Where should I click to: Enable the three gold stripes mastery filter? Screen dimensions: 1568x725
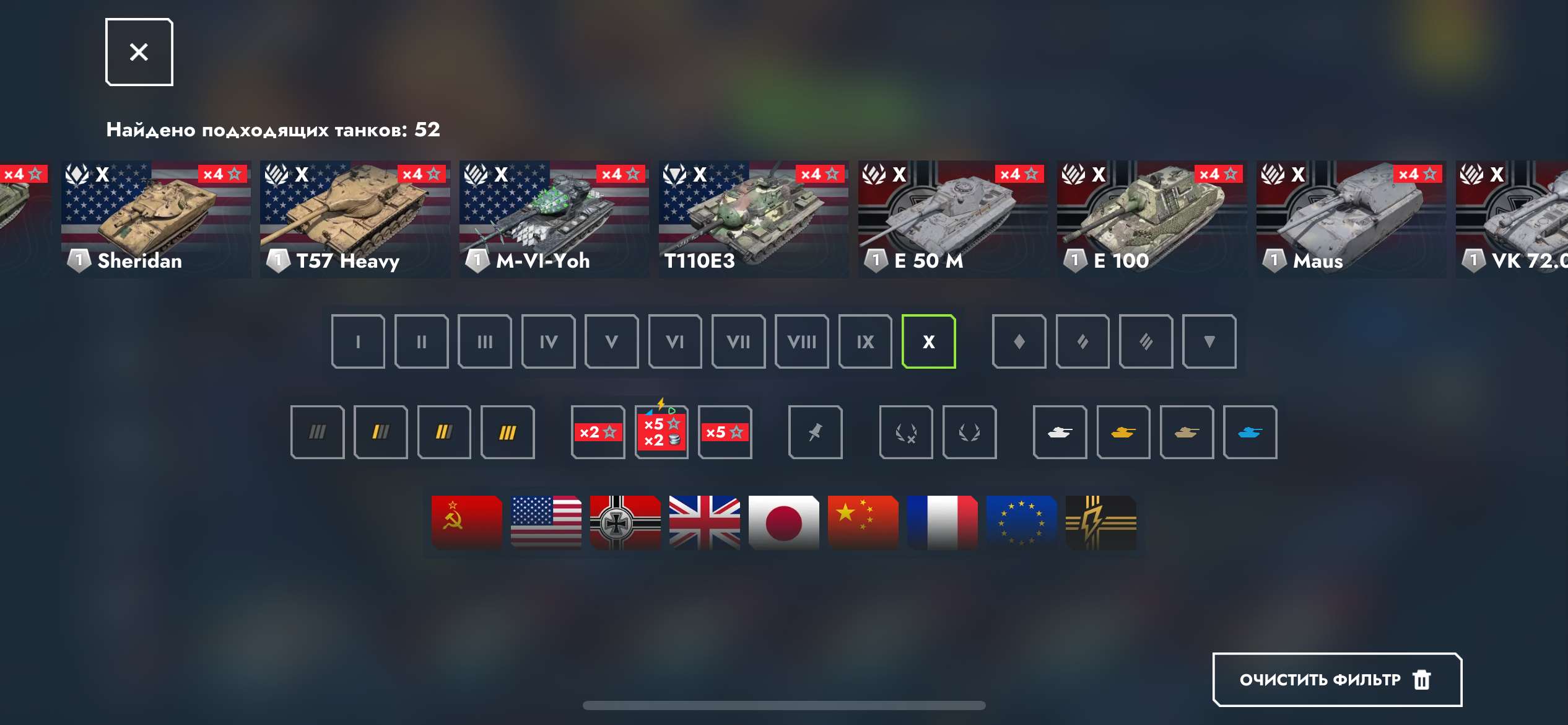pos(508,432)
